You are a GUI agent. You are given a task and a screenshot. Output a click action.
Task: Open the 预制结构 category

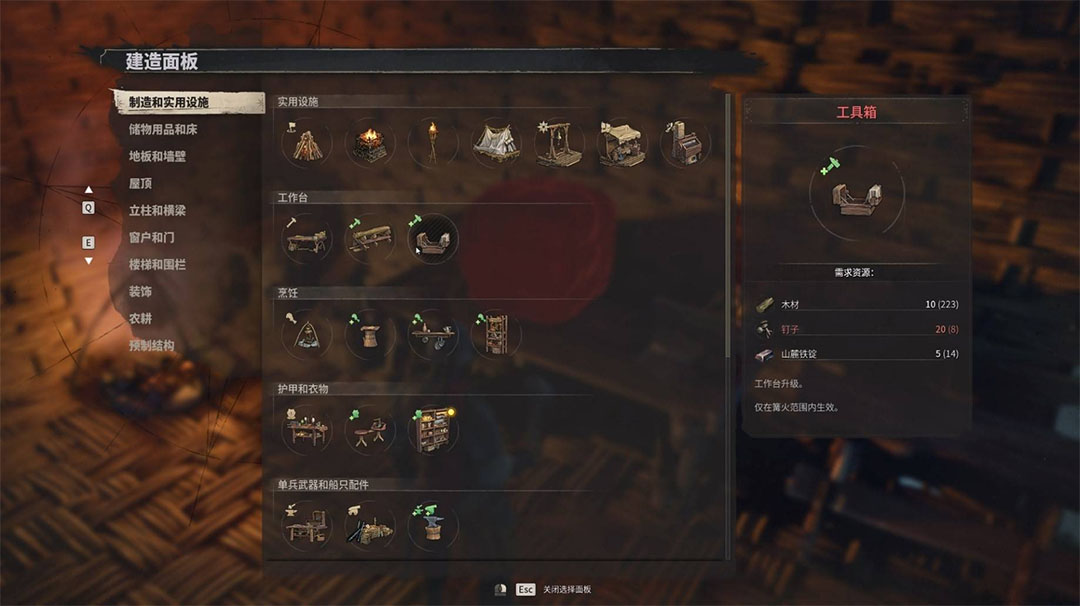(151, 346)
